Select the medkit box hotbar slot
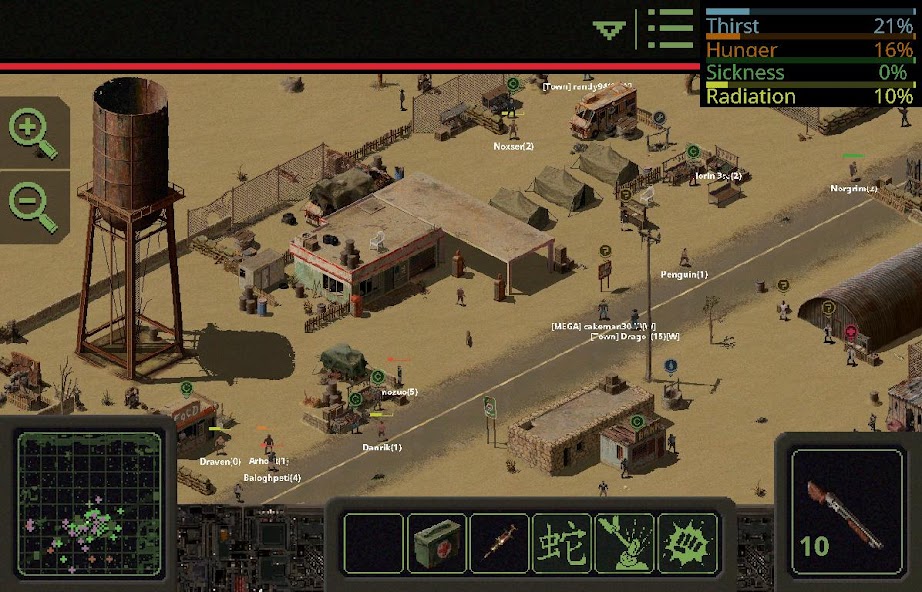The width and height of the screenshot is (922, 592). pos(437,543)
